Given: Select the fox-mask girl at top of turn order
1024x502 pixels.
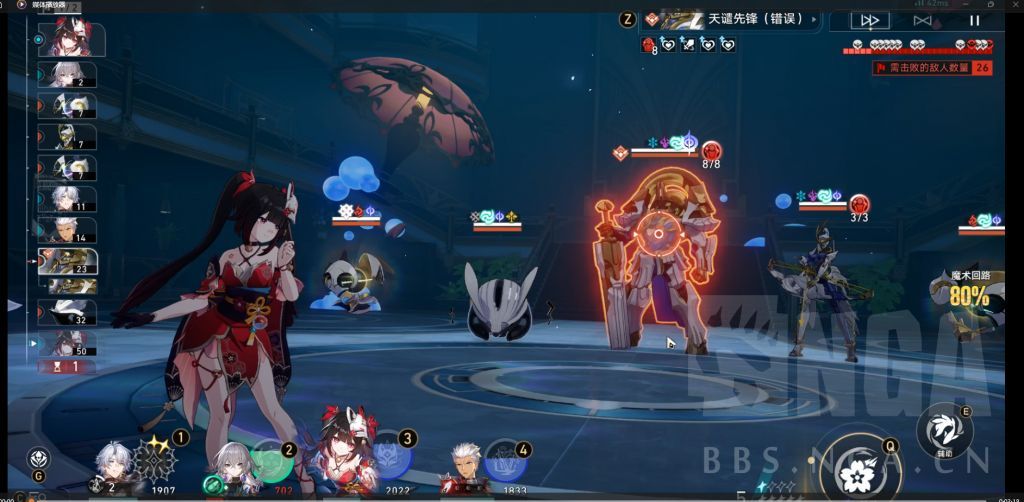Looking at the screenshot, I should click(68, 38).
